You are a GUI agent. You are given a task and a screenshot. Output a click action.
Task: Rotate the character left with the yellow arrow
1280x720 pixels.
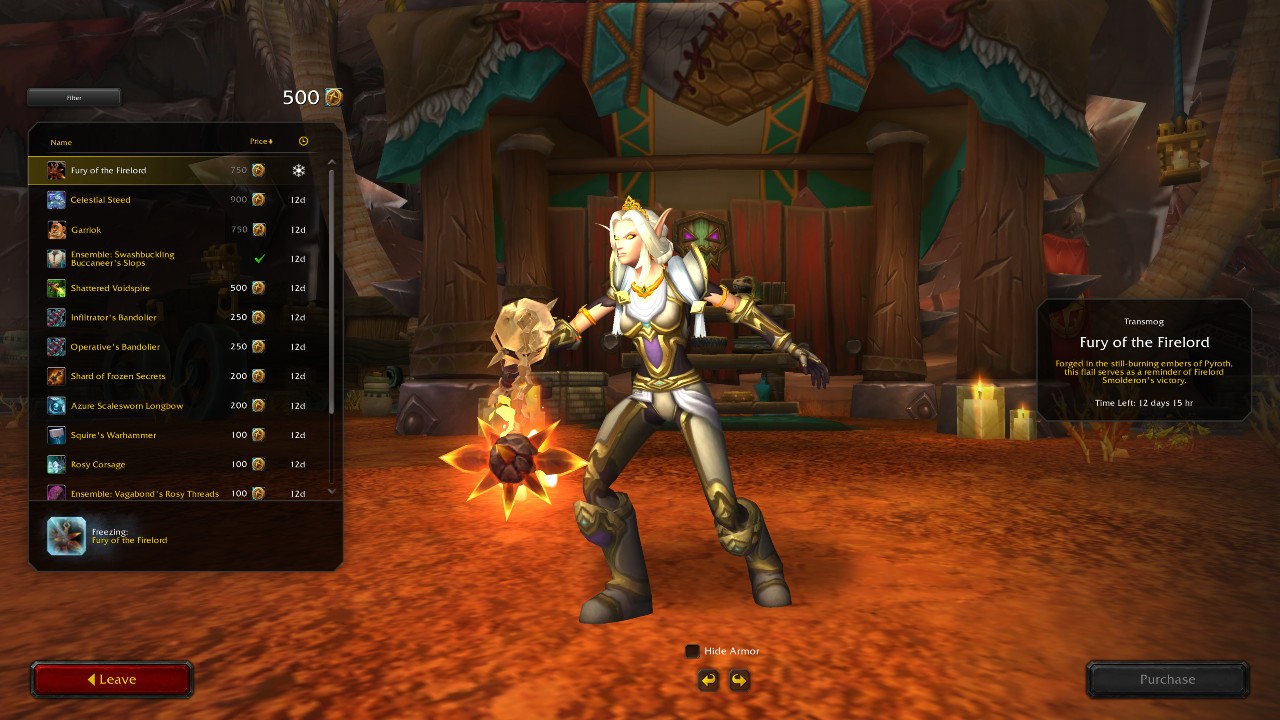707,679
